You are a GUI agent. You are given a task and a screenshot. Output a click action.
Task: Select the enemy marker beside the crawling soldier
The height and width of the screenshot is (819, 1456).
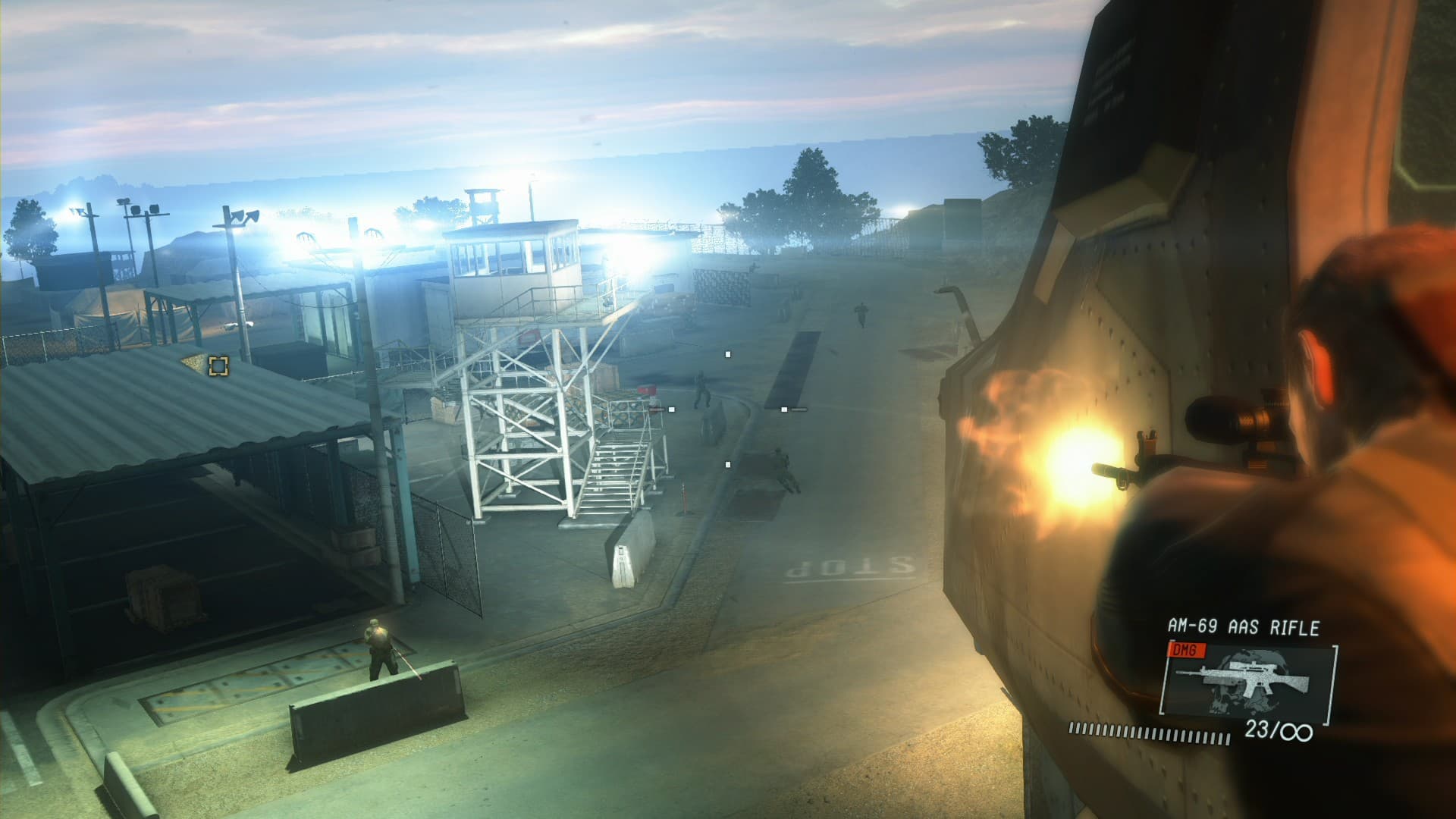click(x=728, y=465)
